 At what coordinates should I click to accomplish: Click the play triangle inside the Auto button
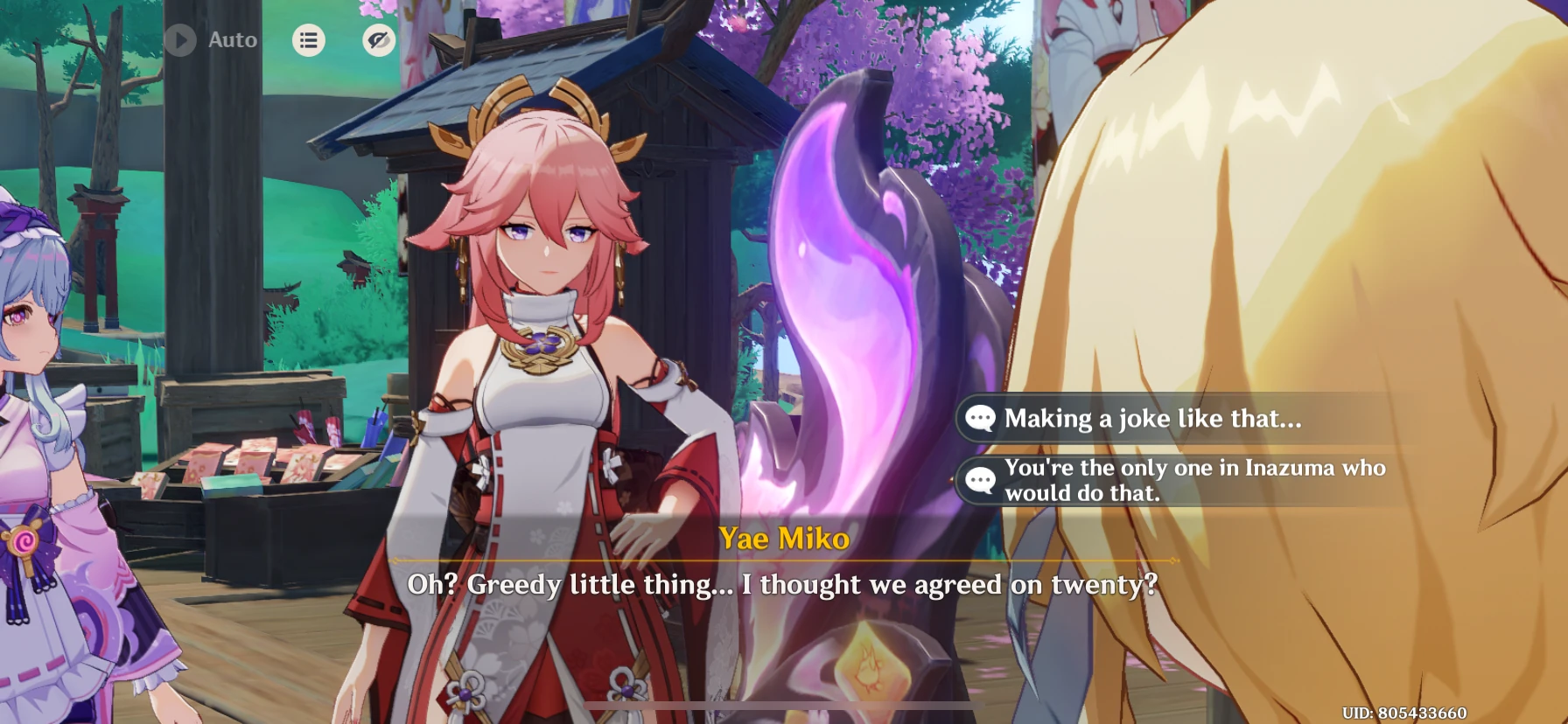pos(181,39)
